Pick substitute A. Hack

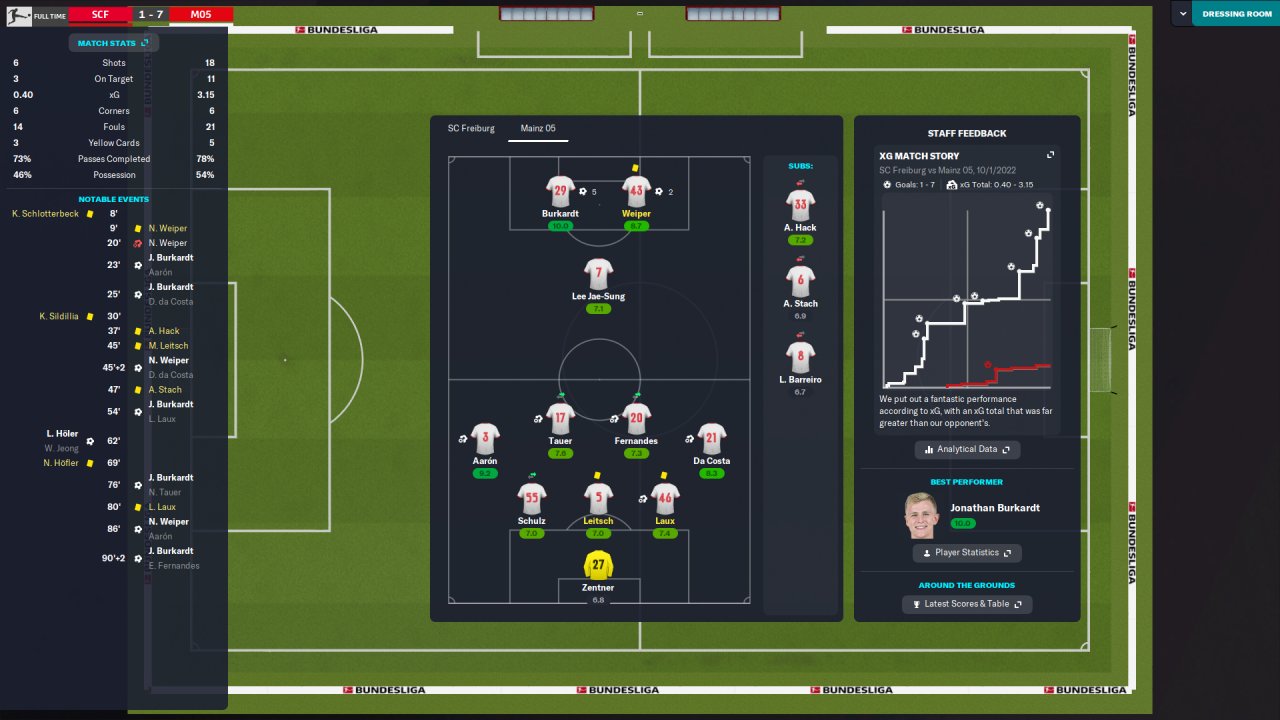coord(800,205)
